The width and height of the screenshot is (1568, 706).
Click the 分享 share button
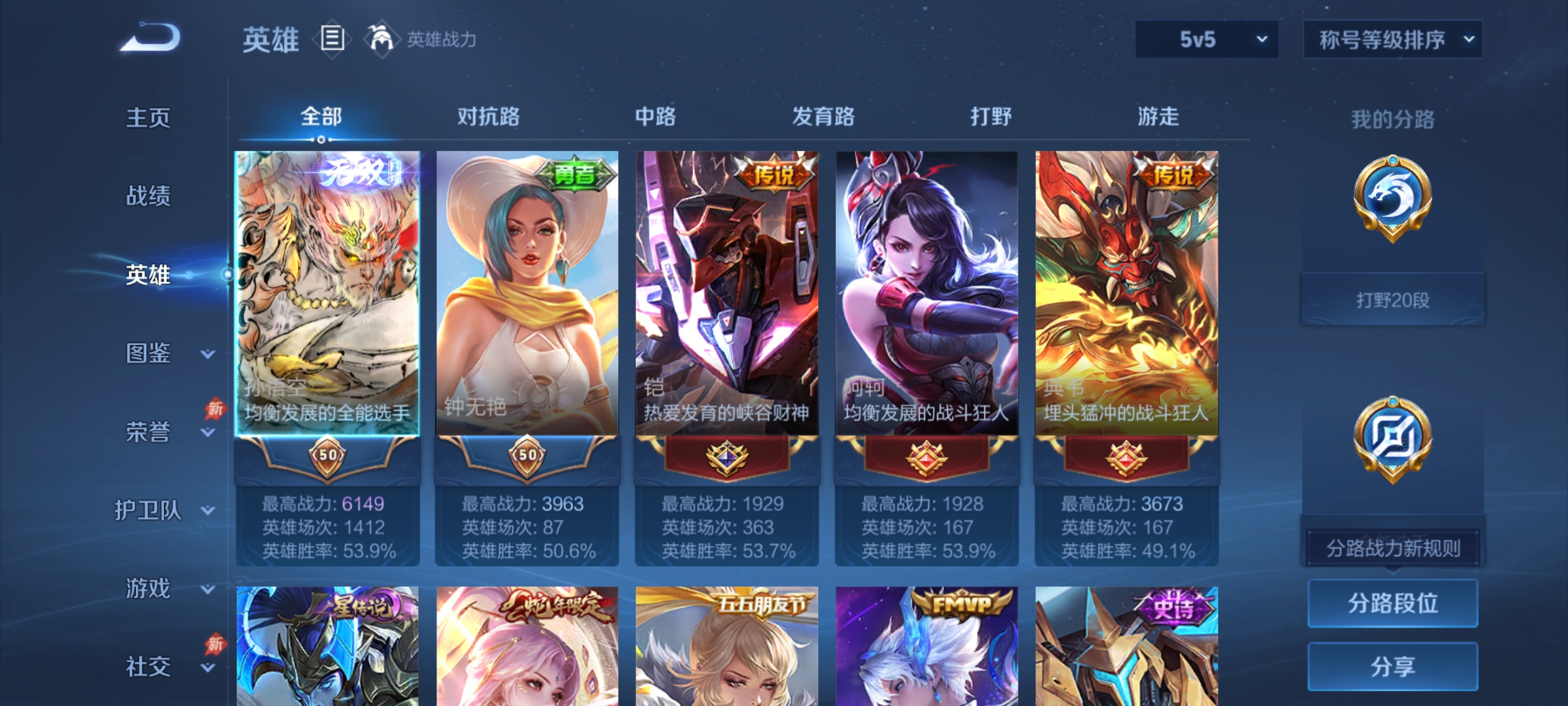coord(1392,665)
